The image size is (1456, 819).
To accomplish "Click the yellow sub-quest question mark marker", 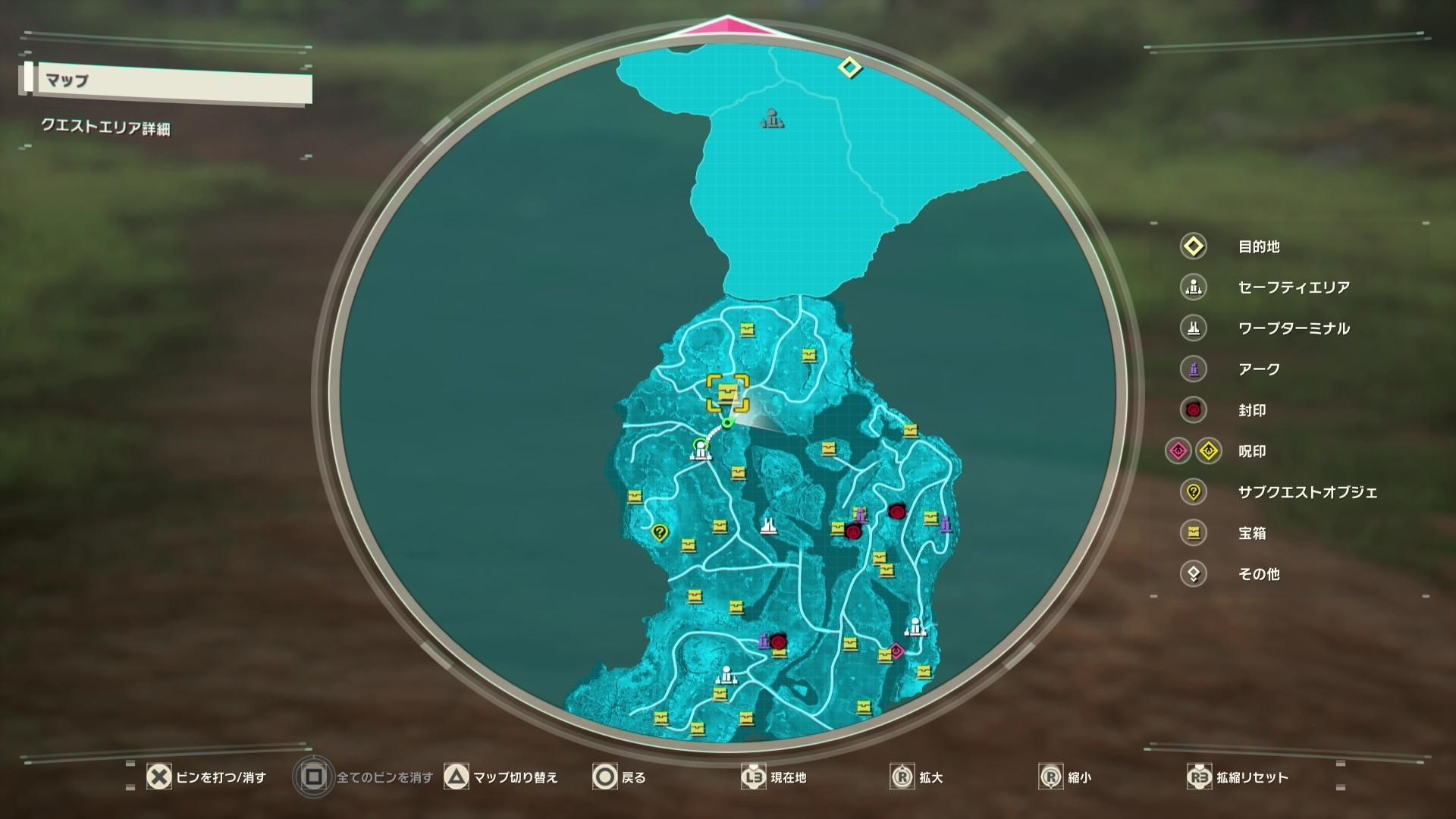I will click(x=660, y=532).
